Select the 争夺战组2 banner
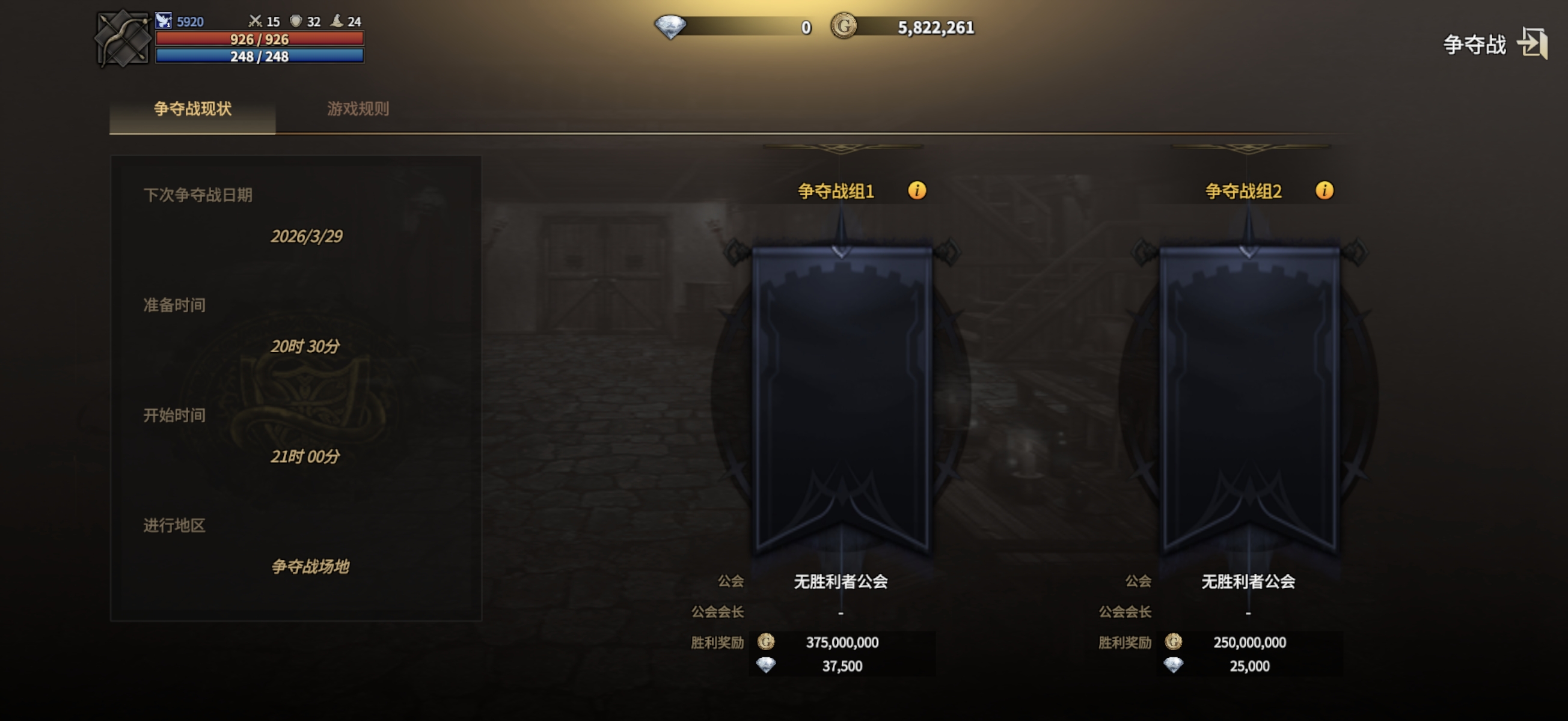 click(1248, 395)
